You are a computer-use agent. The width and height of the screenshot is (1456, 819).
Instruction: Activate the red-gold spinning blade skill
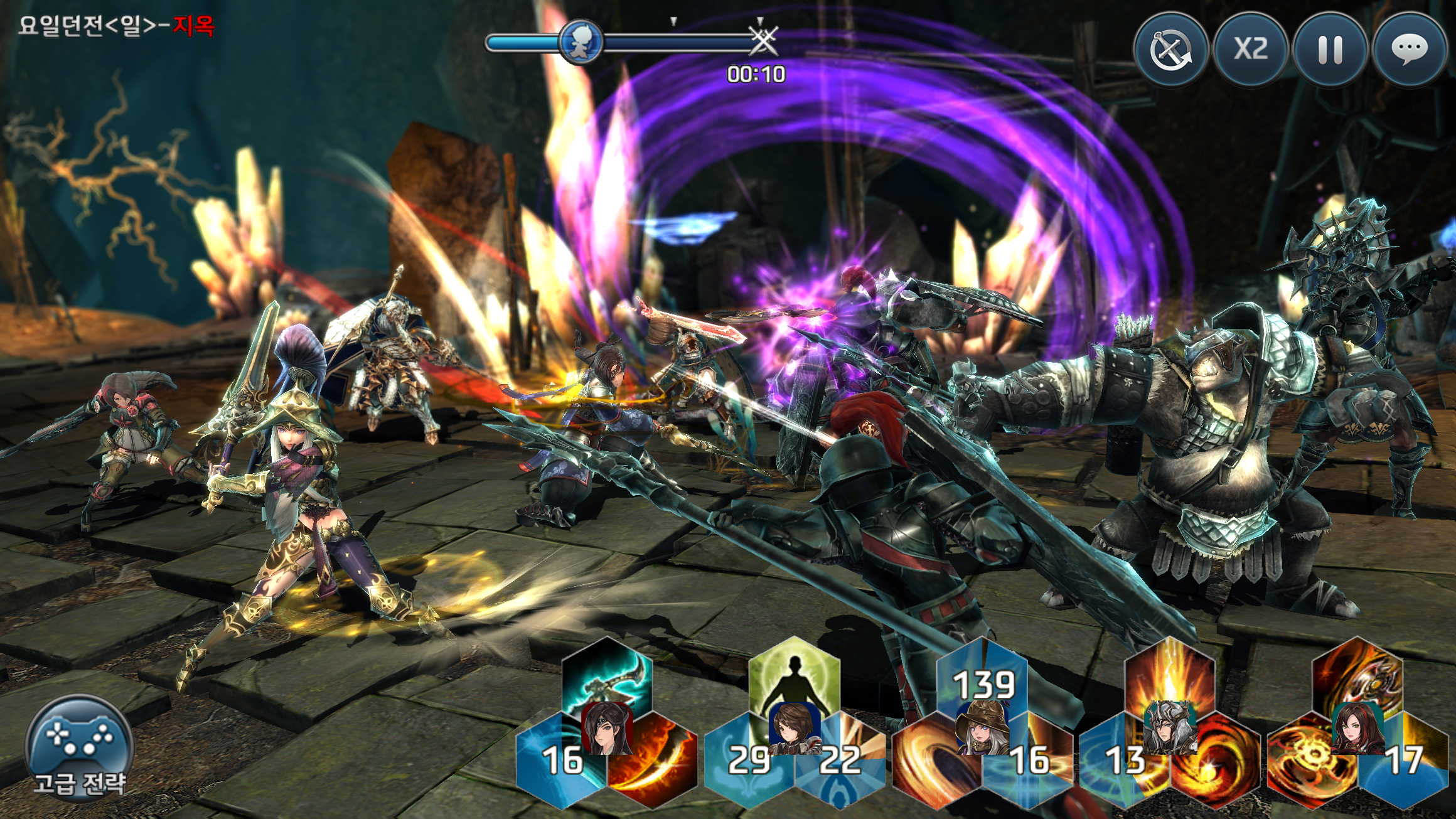pos(1357,677)
